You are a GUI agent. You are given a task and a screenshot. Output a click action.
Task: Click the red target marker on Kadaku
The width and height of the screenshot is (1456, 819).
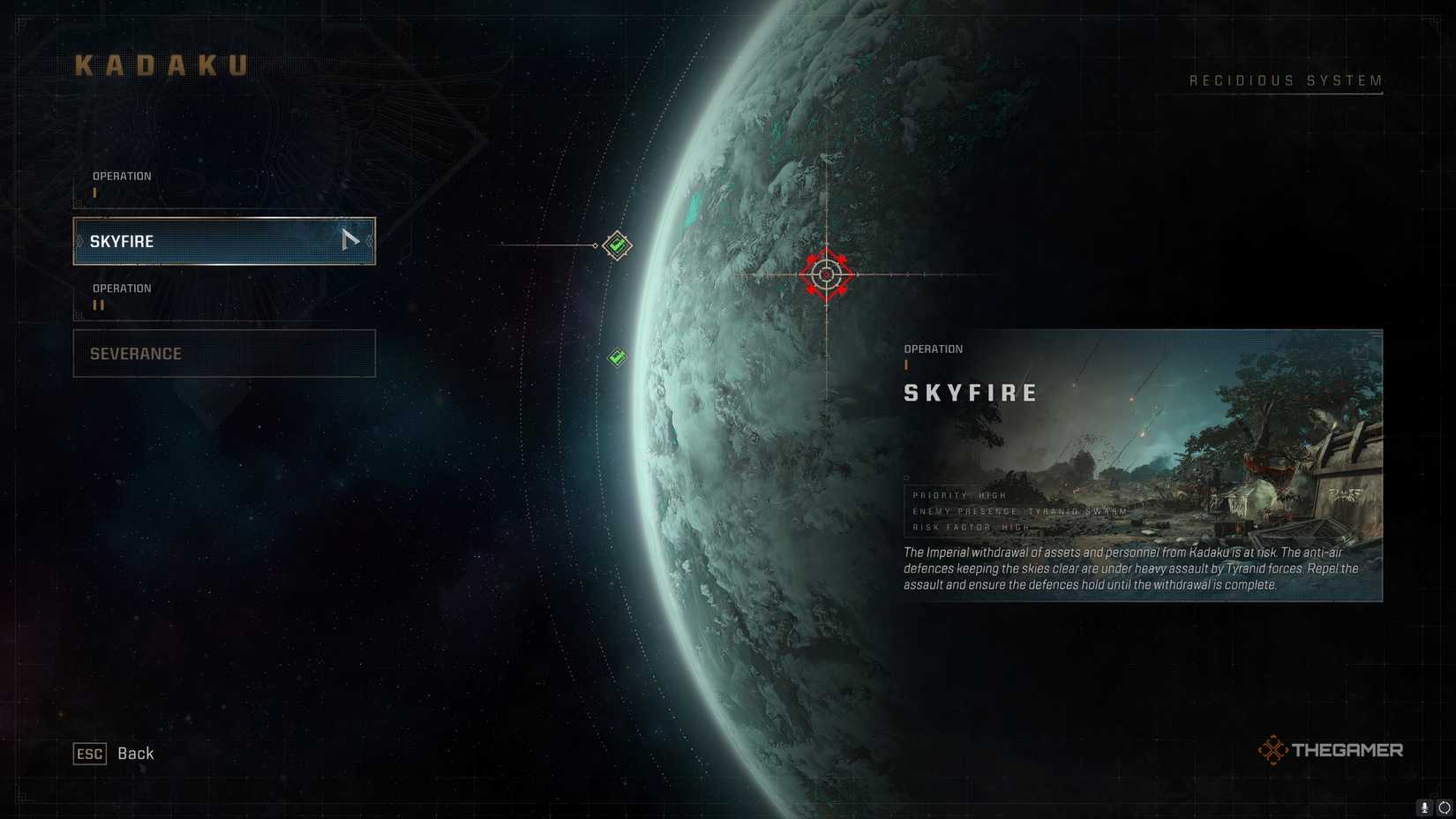pyautogui.click(x=827, y=274)
